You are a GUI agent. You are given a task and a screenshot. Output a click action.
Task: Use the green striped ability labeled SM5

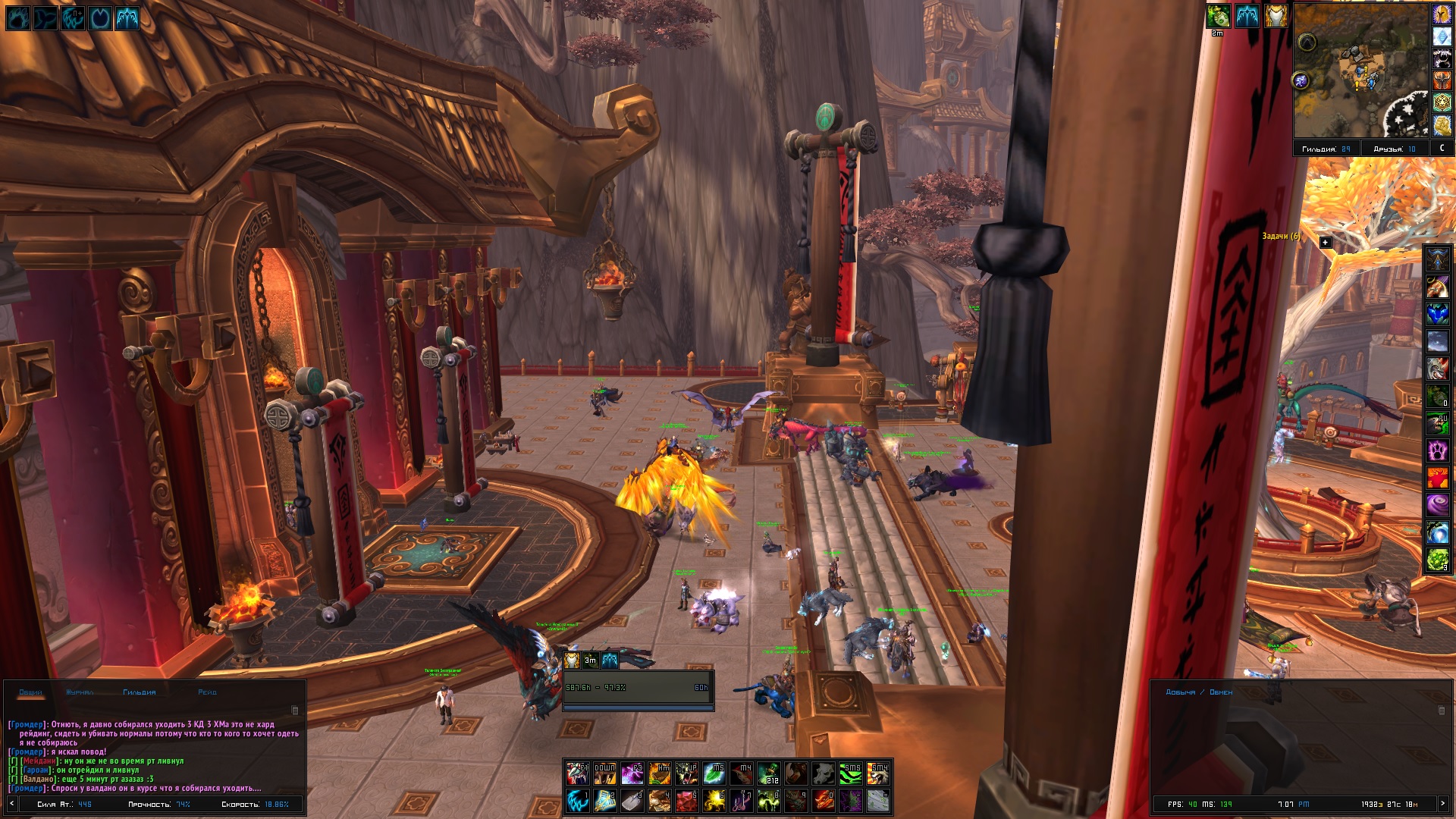[851, 773]
